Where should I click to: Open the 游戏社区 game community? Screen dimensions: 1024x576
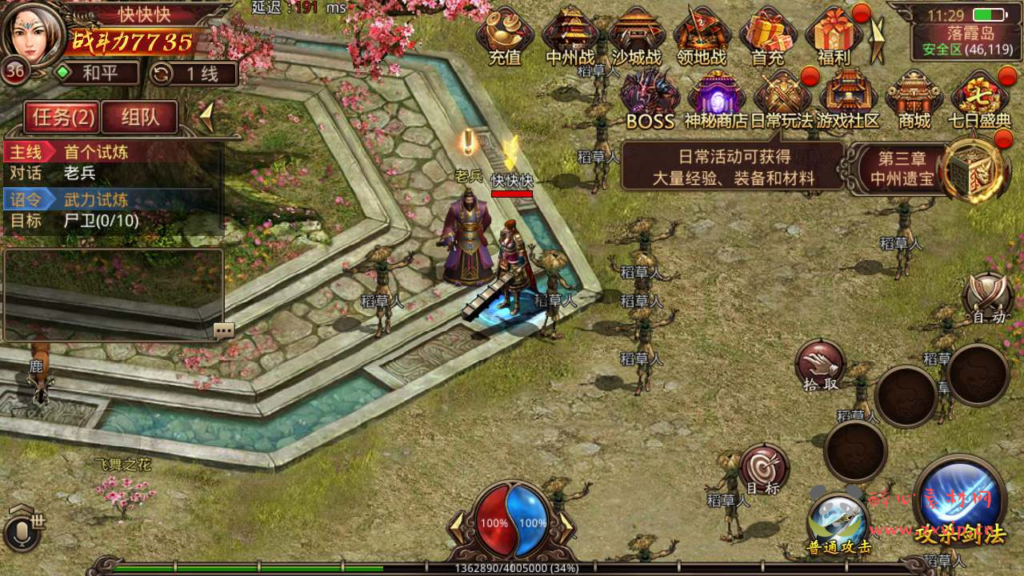pos(847,98)
